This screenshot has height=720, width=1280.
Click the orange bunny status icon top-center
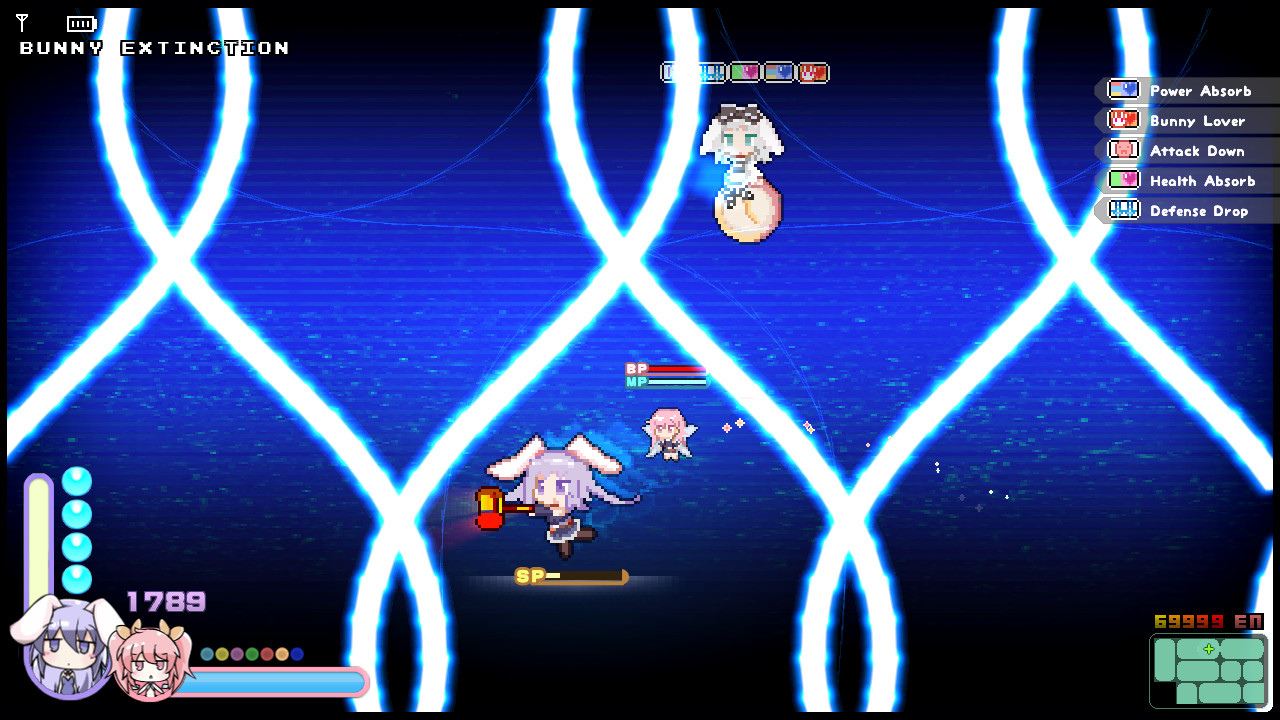813,72
